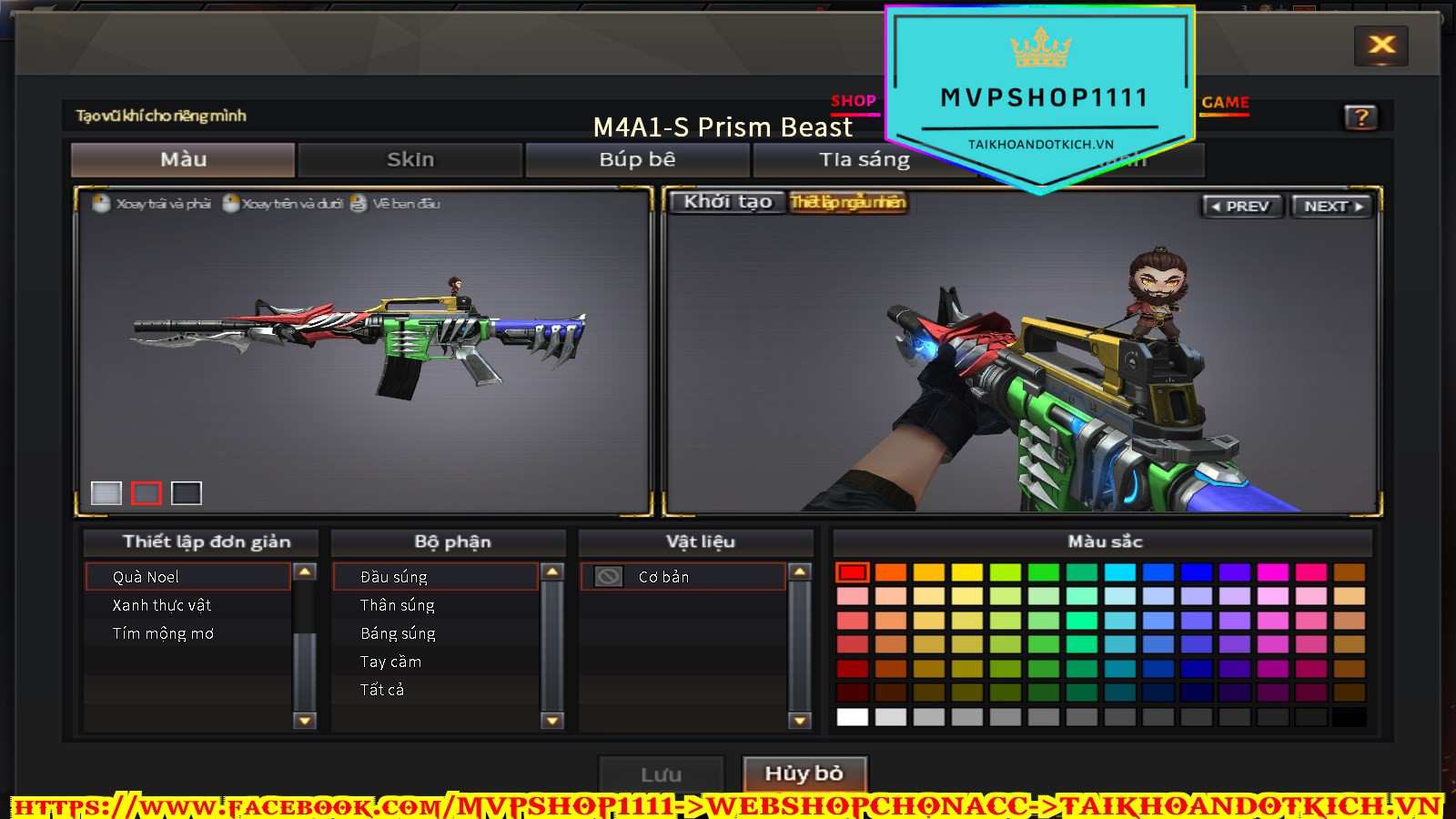The height and width of the screenshot is (819, 1456).
Task: Go to next preview with NEXT
Action: point(1332,207)
